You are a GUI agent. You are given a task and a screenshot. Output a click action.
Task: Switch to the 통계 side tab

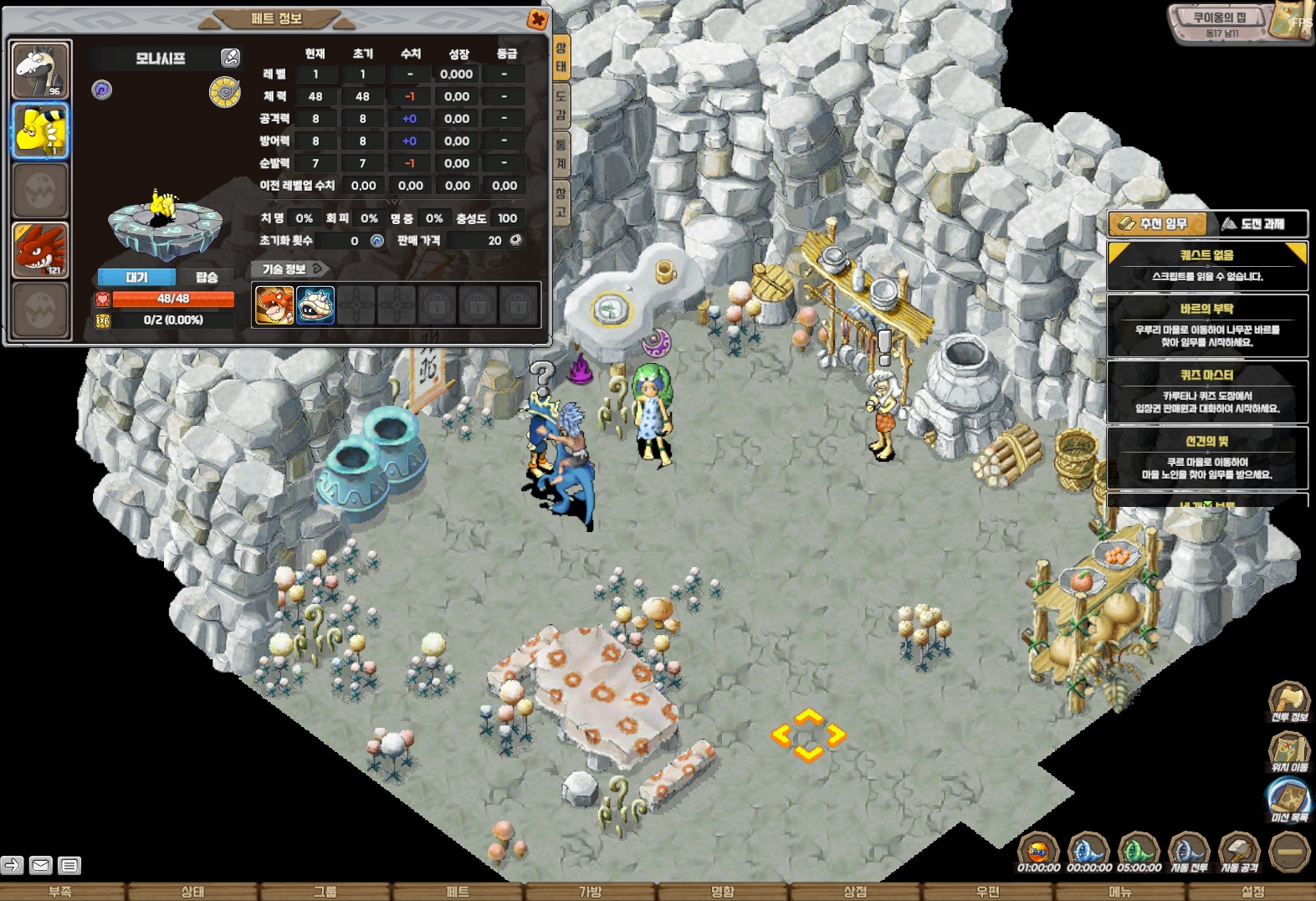click(561, 153)
